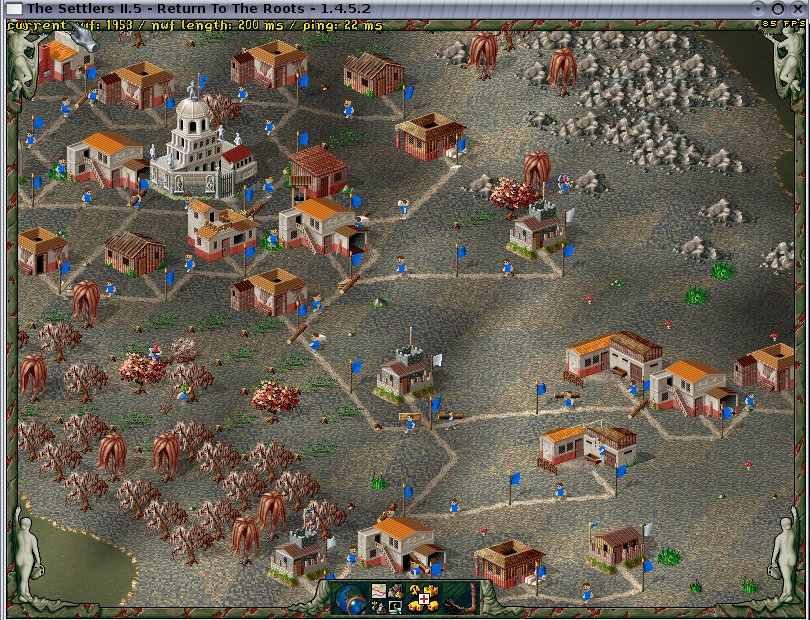810x620 pixels.
Task: Select the rock pile icon in bottom bar
Action: coord(396,591)
